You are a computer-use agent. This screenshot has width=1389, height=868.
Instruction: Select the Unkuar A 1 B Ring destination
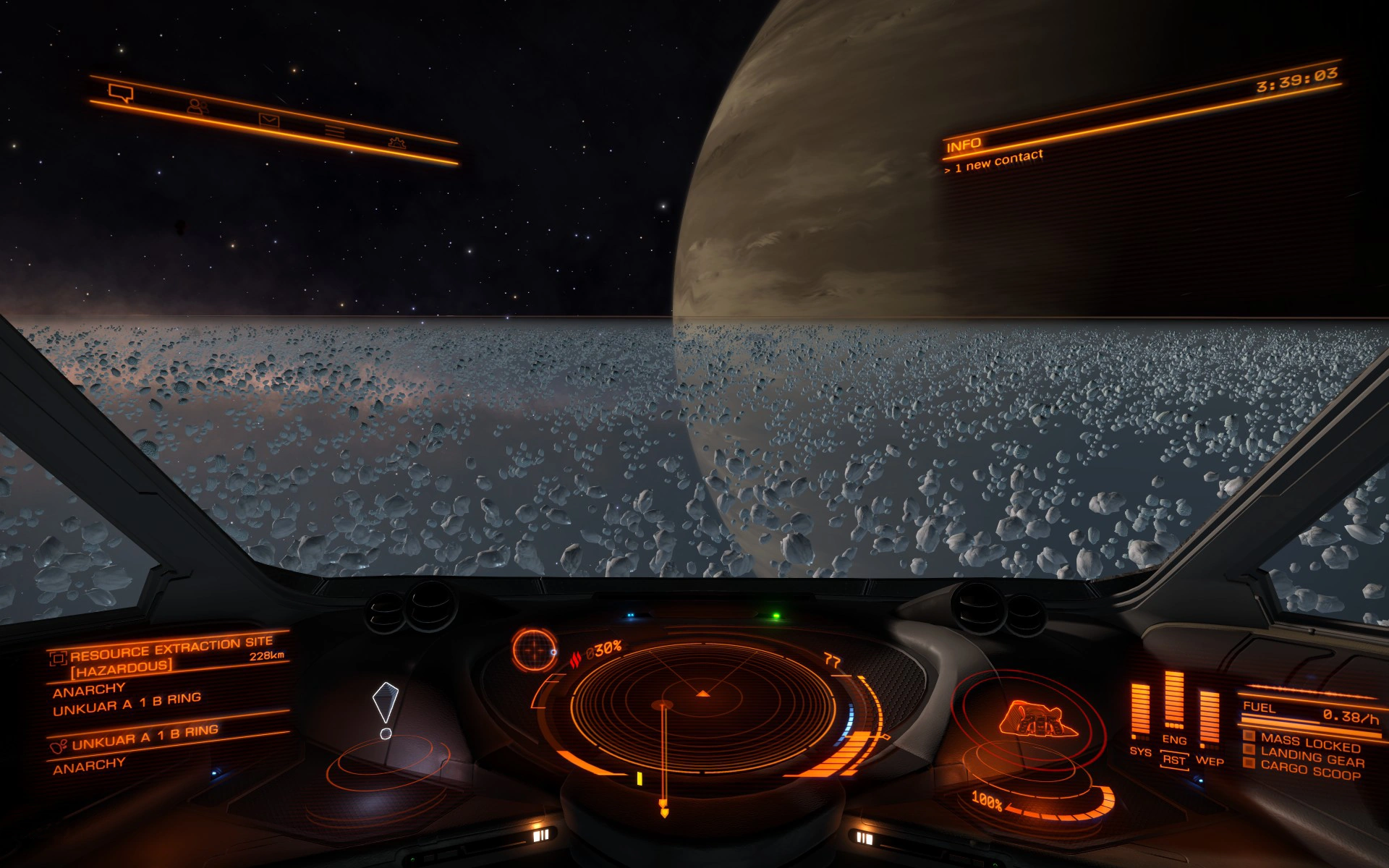tap(144, 735)
